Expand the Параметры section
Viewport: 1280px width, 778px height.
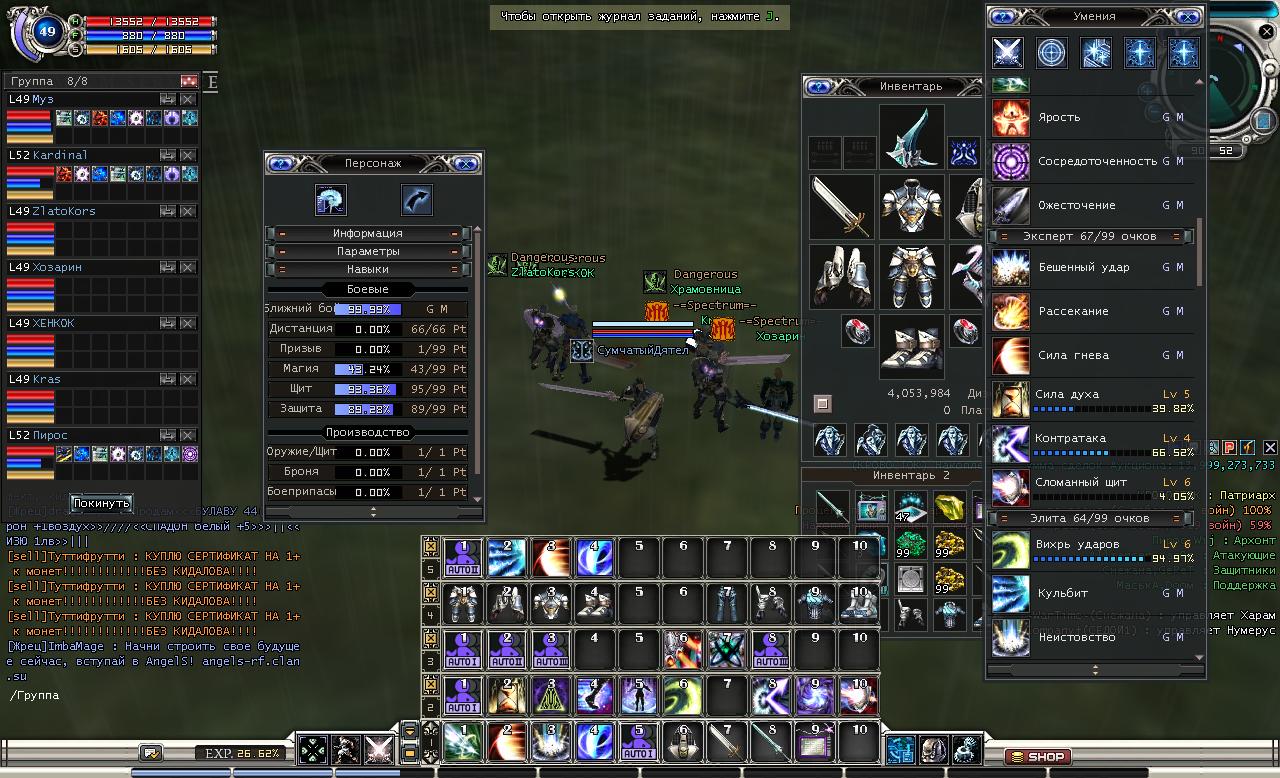[367, 251]
